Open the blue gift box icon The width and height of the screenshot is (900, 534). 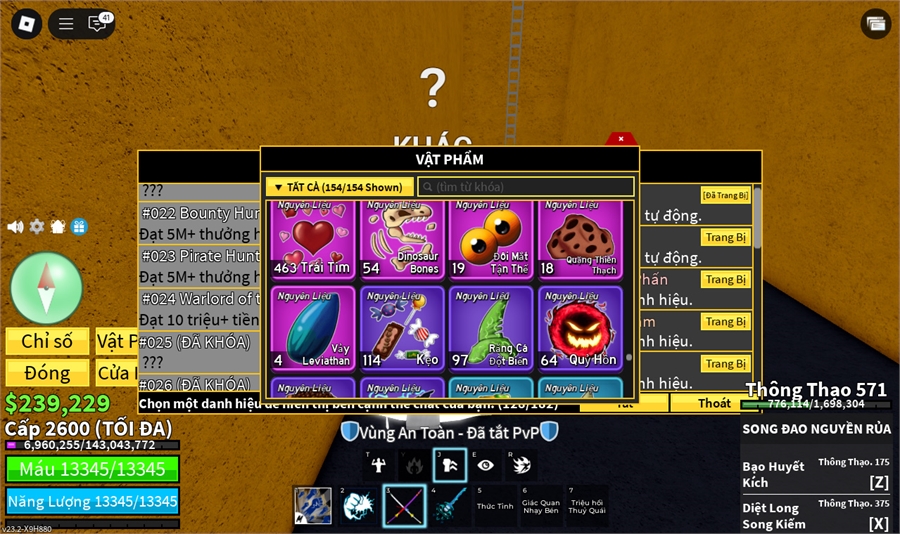click(79, 227)
